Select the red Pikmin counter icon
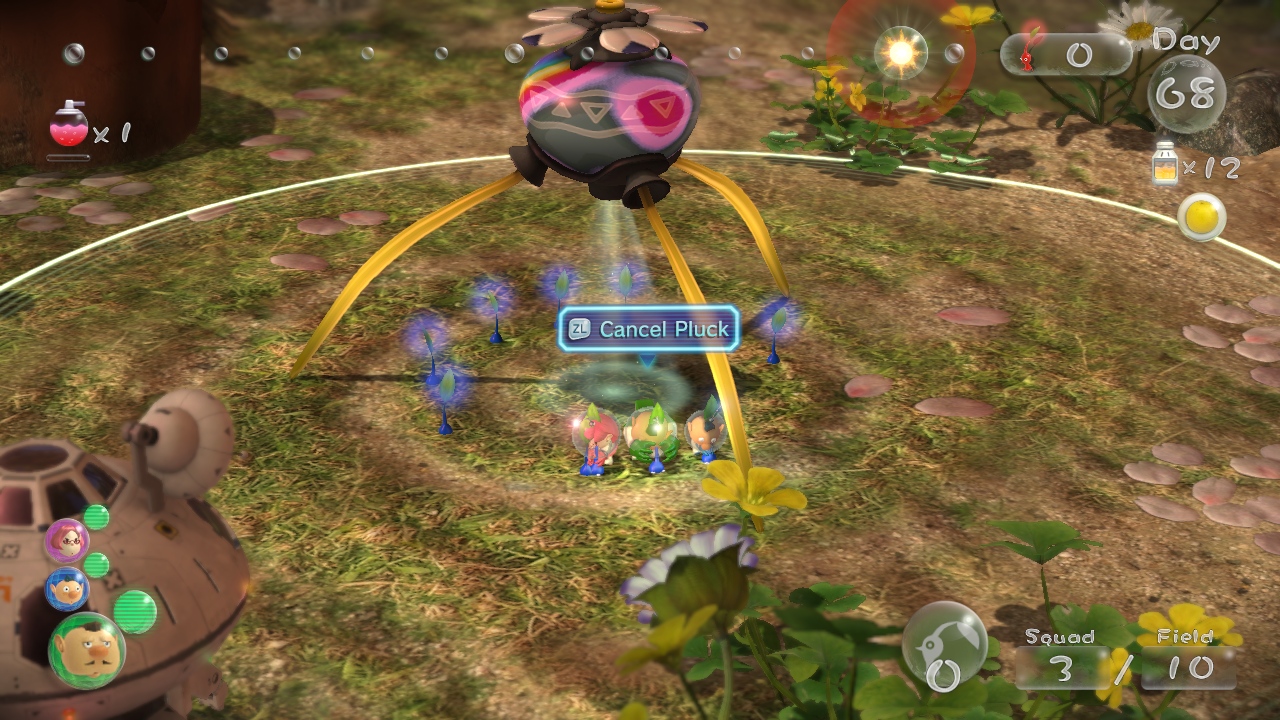Screen dimensions: 1280x720 pyautogui.click(x=1029, y=53)
